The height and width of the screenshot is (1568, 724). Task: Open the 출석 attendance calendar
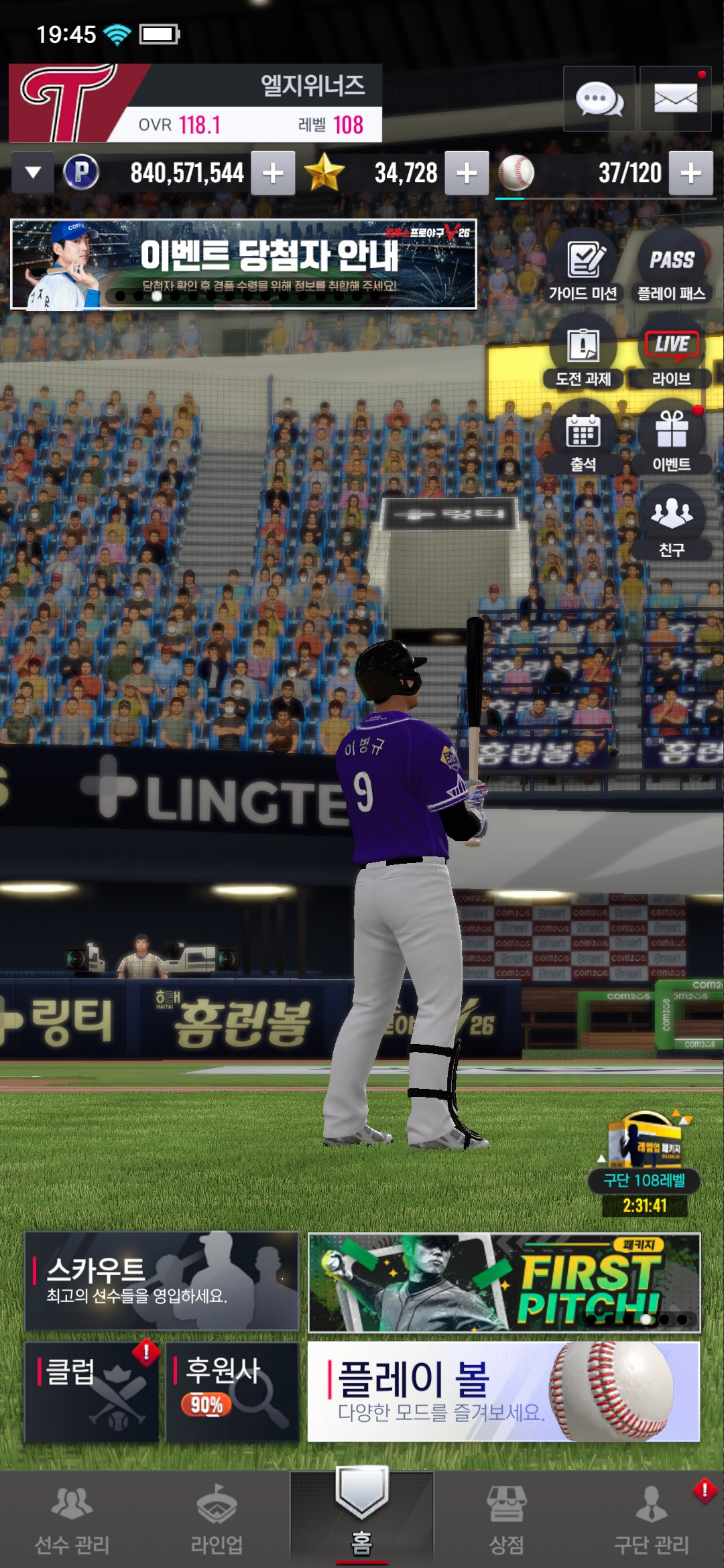pyautogui.click(x=583, y=439)
